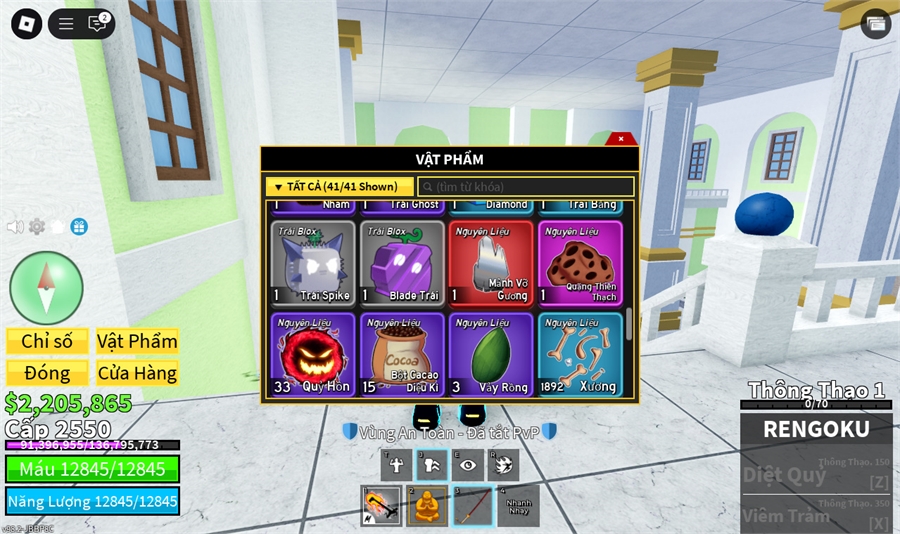900x534 pixels.
Task: Equip the red katana hotbar slot
Action: click(473, 506)
